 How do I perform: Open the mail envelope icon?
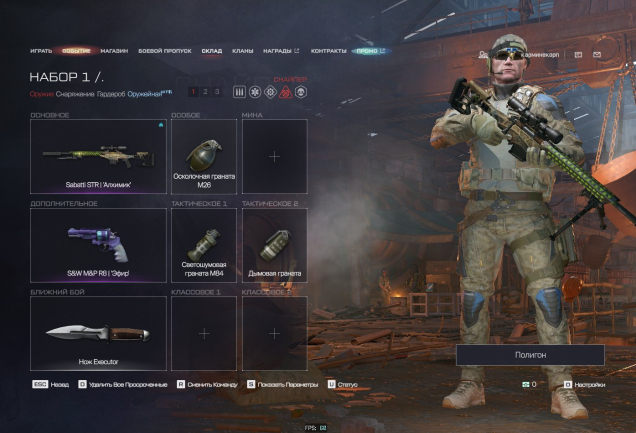[597, 54]
